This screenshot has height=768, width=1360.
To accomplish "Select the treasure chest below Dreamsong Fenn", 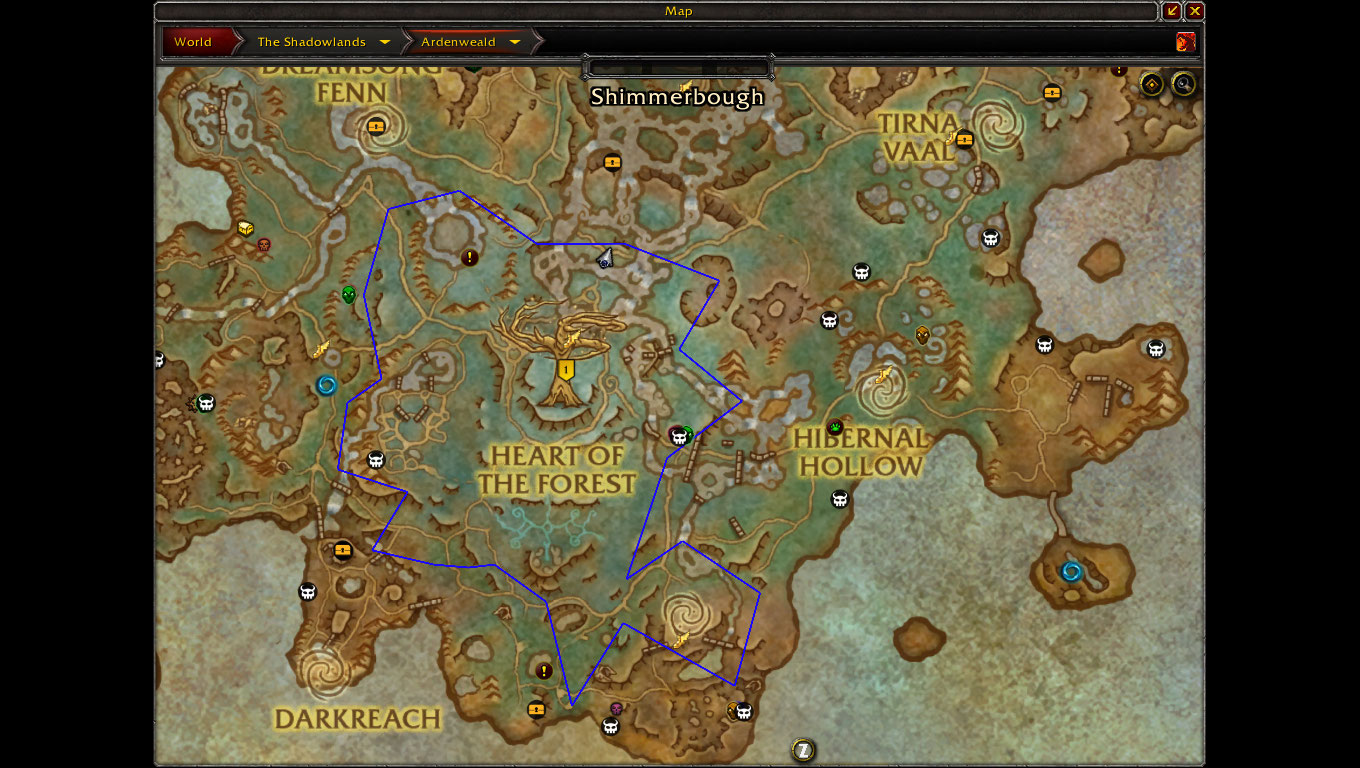I will pyautogui.click(x=376, y=127).
